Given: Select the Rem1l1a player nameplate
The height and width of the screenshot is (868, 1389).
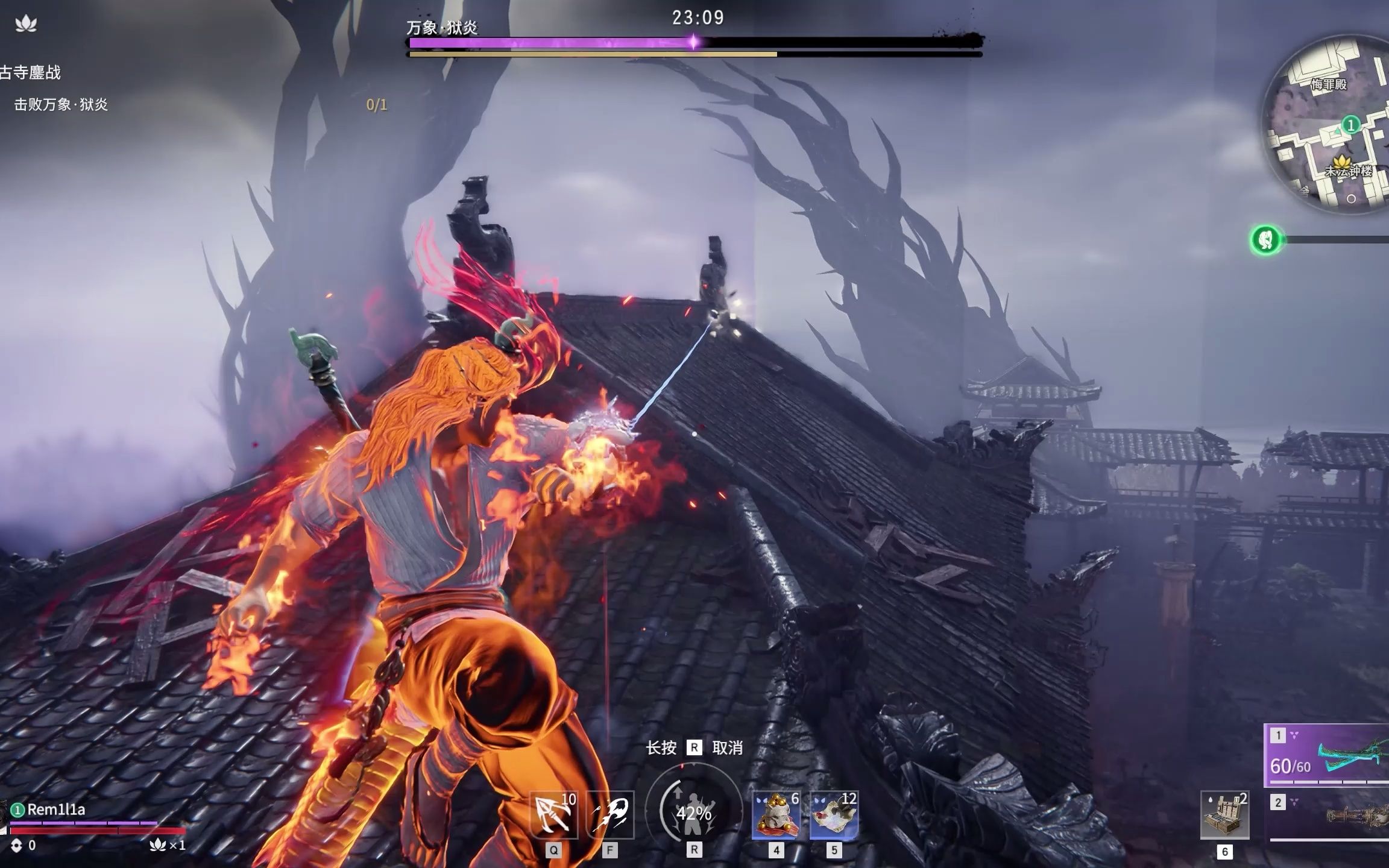Looking at the screenshot, I should [x=55, y=810].
